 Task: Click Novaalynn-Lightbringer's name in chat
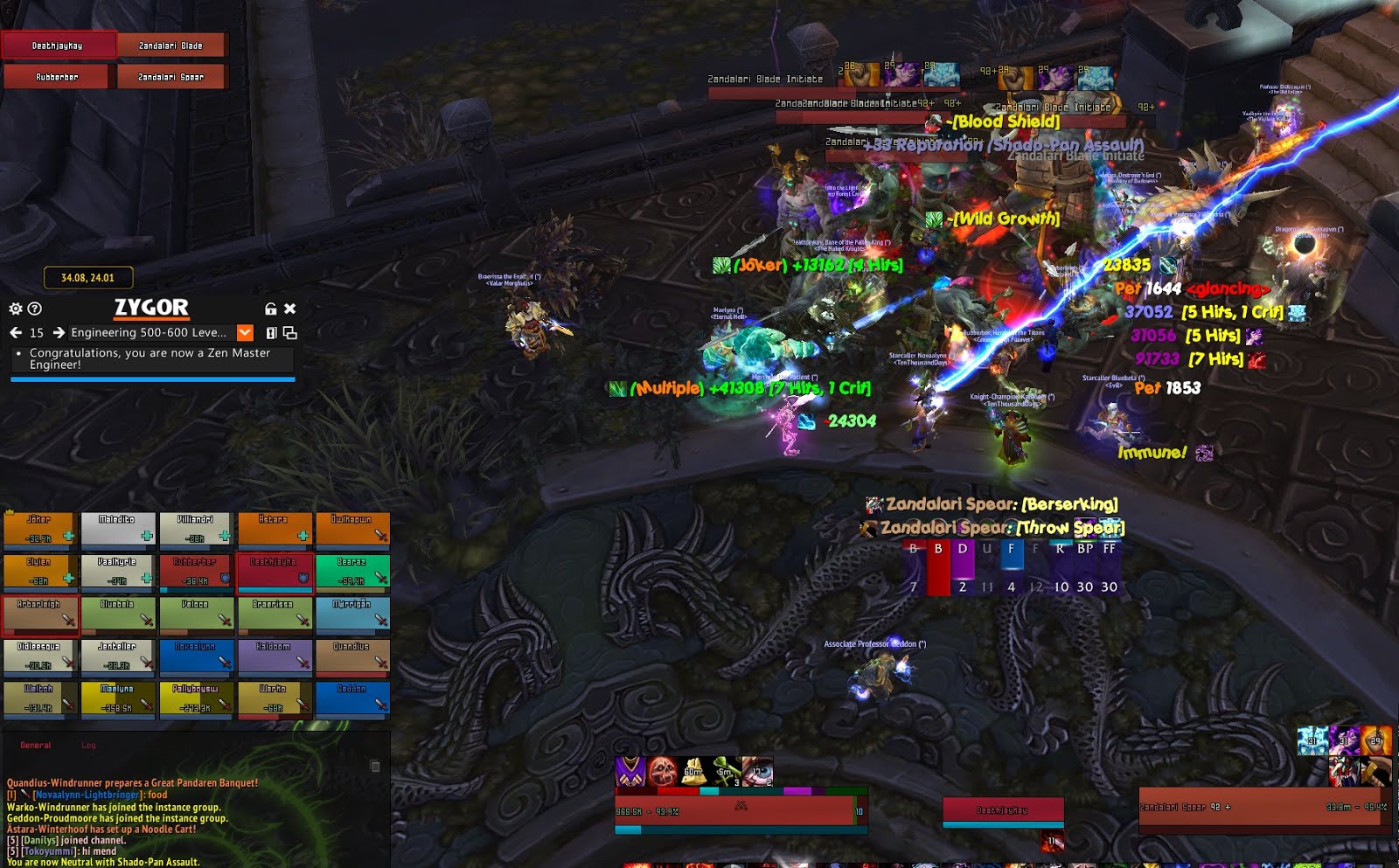[86, 795]
